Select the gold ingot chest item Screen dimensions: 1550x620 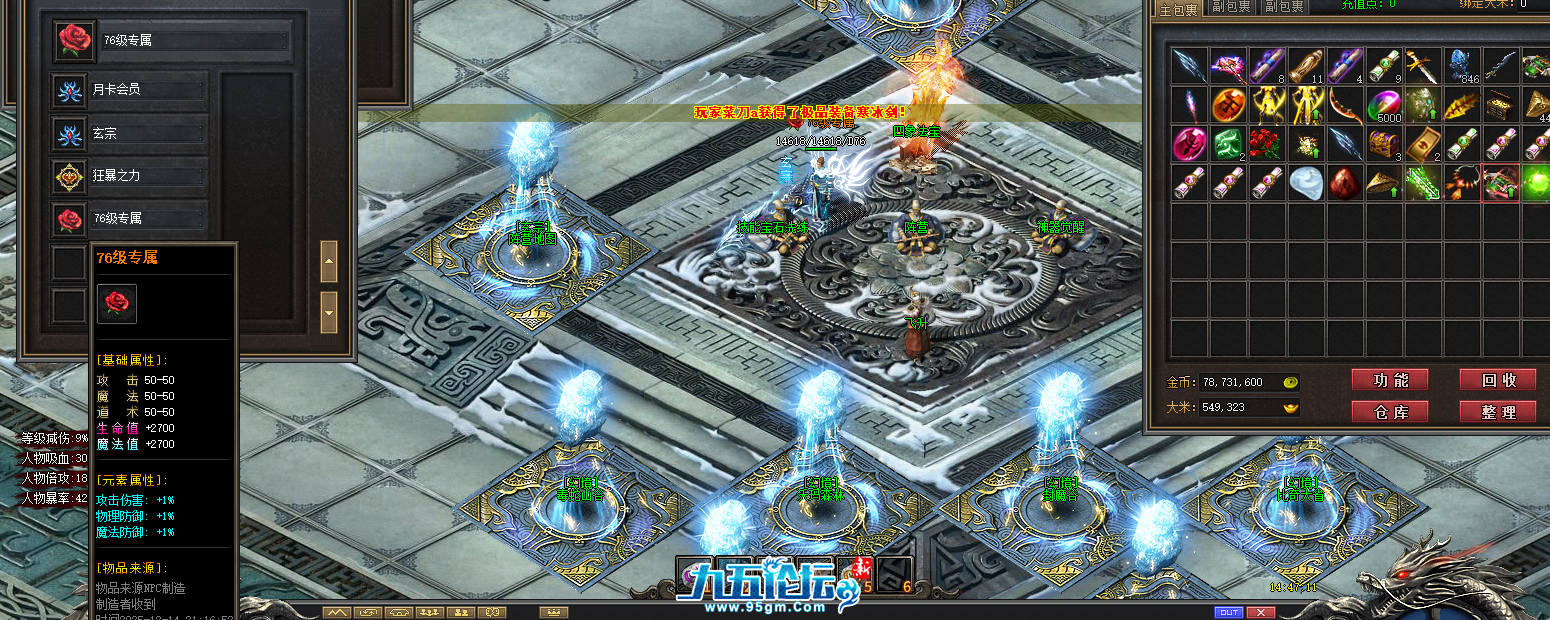(1501, 105)
